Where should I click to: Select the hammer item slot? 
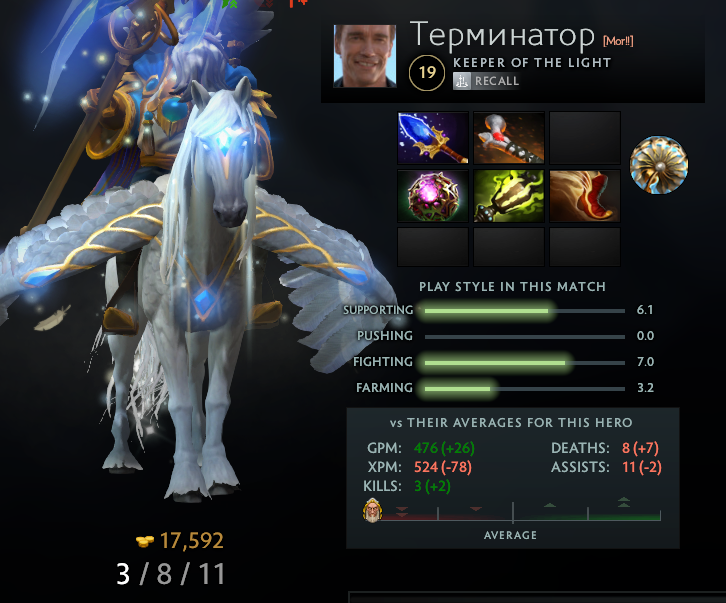[x=509, y=137]
